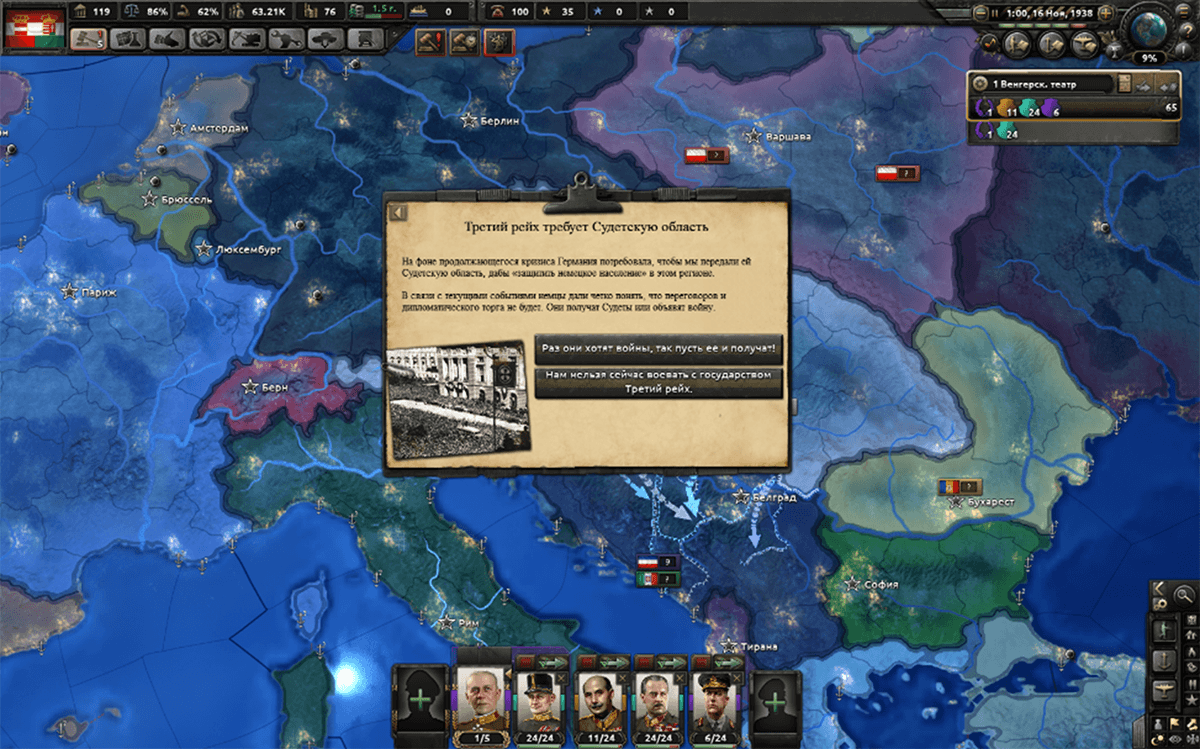
Task: Select the general portrait with 11/24 divisions
Action: pos(600,700)
